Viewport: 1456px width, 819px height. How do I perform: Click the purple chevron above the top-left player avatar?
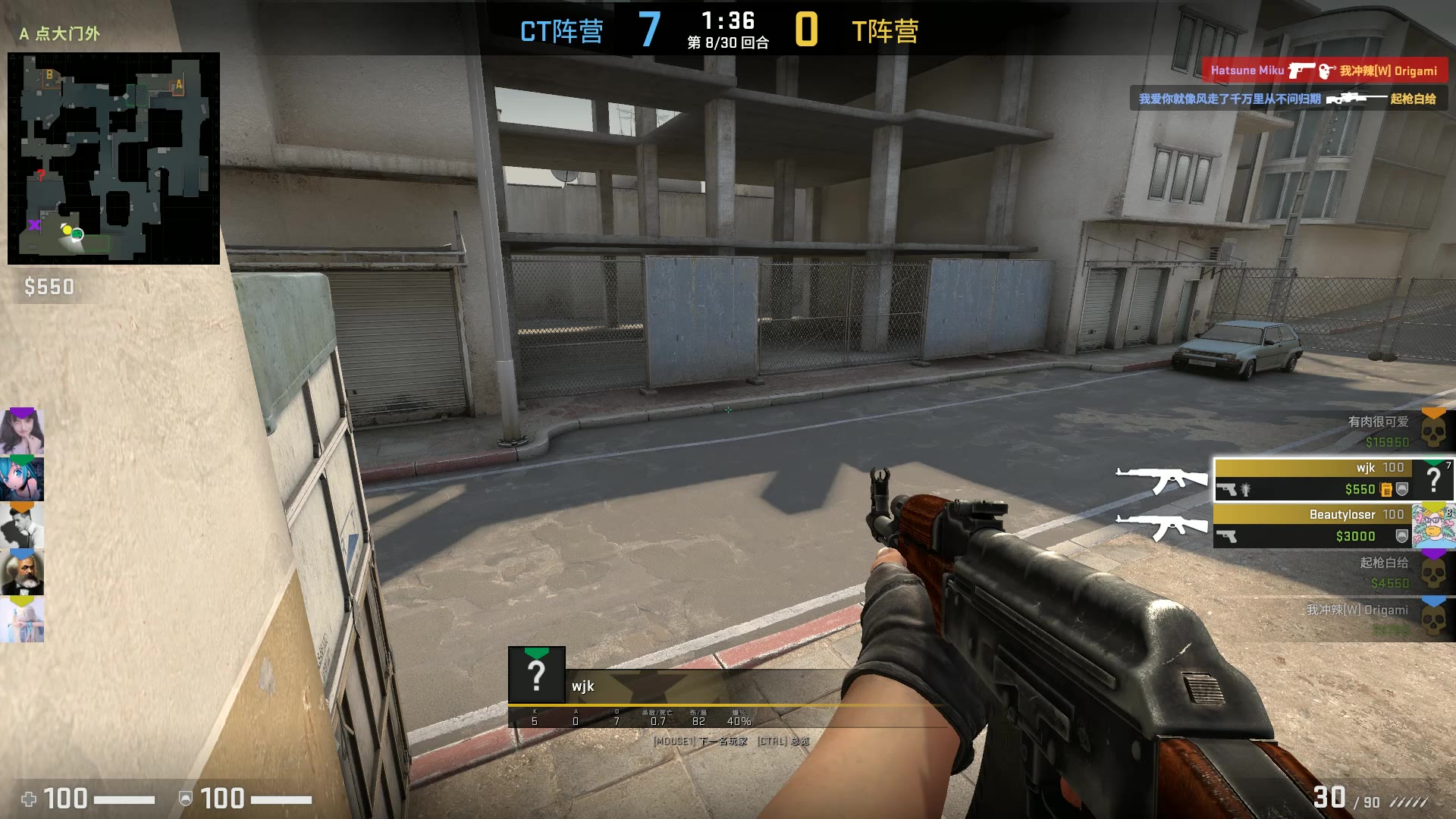(x=20, y=413)
